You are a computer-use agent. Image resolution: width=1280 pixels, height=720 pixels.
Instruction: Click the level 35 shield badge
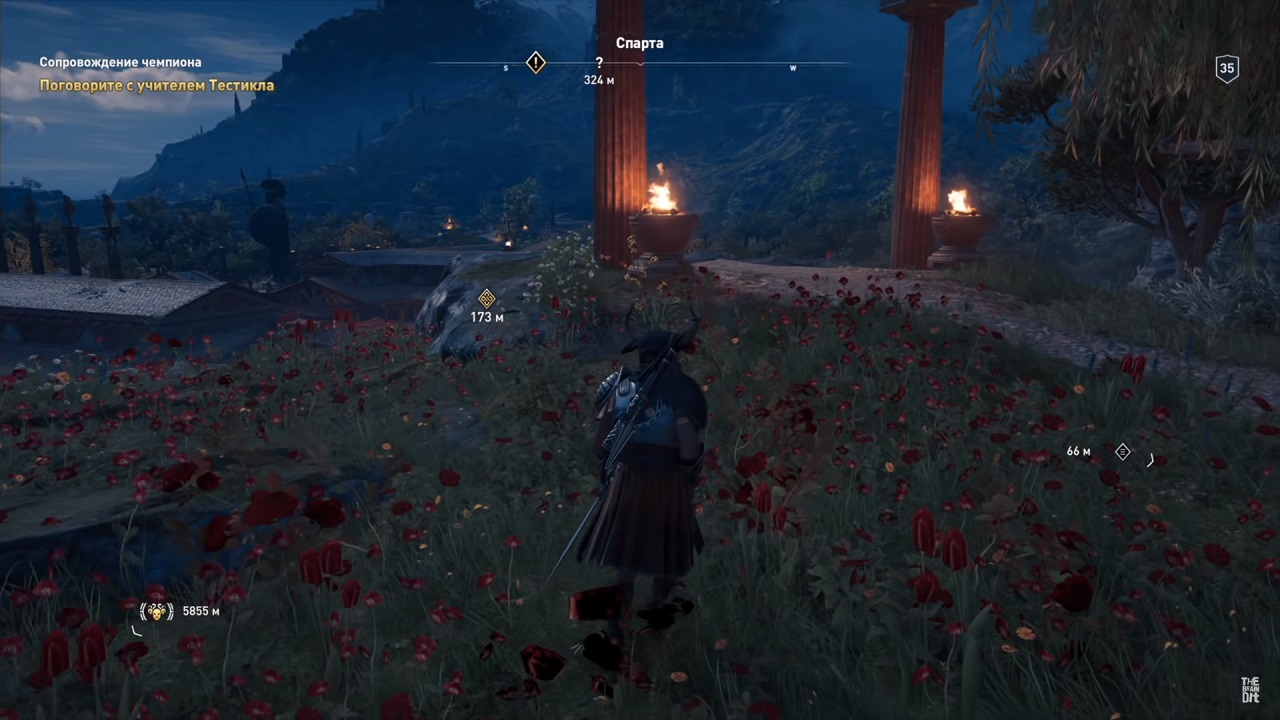pyautogui.click(x=1227, y=68)
